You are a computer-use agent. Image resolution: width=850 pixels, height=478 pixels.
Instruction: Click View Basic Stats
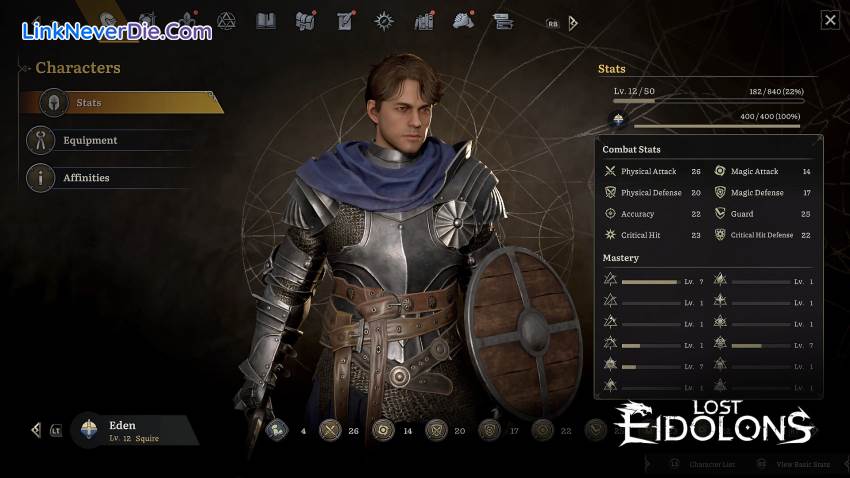pyautogui.click(x=796, y=464)
